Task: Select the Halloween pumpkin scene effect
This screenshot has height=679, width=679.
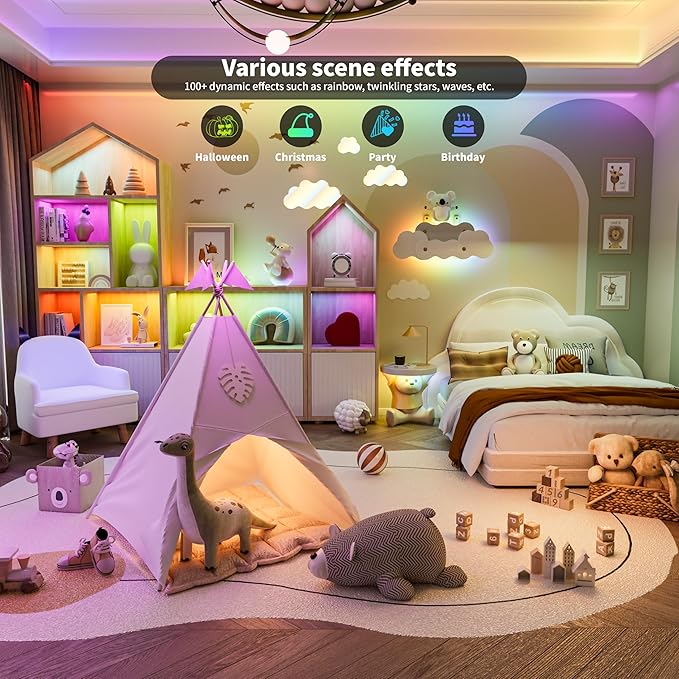Action: click(222, 127)
